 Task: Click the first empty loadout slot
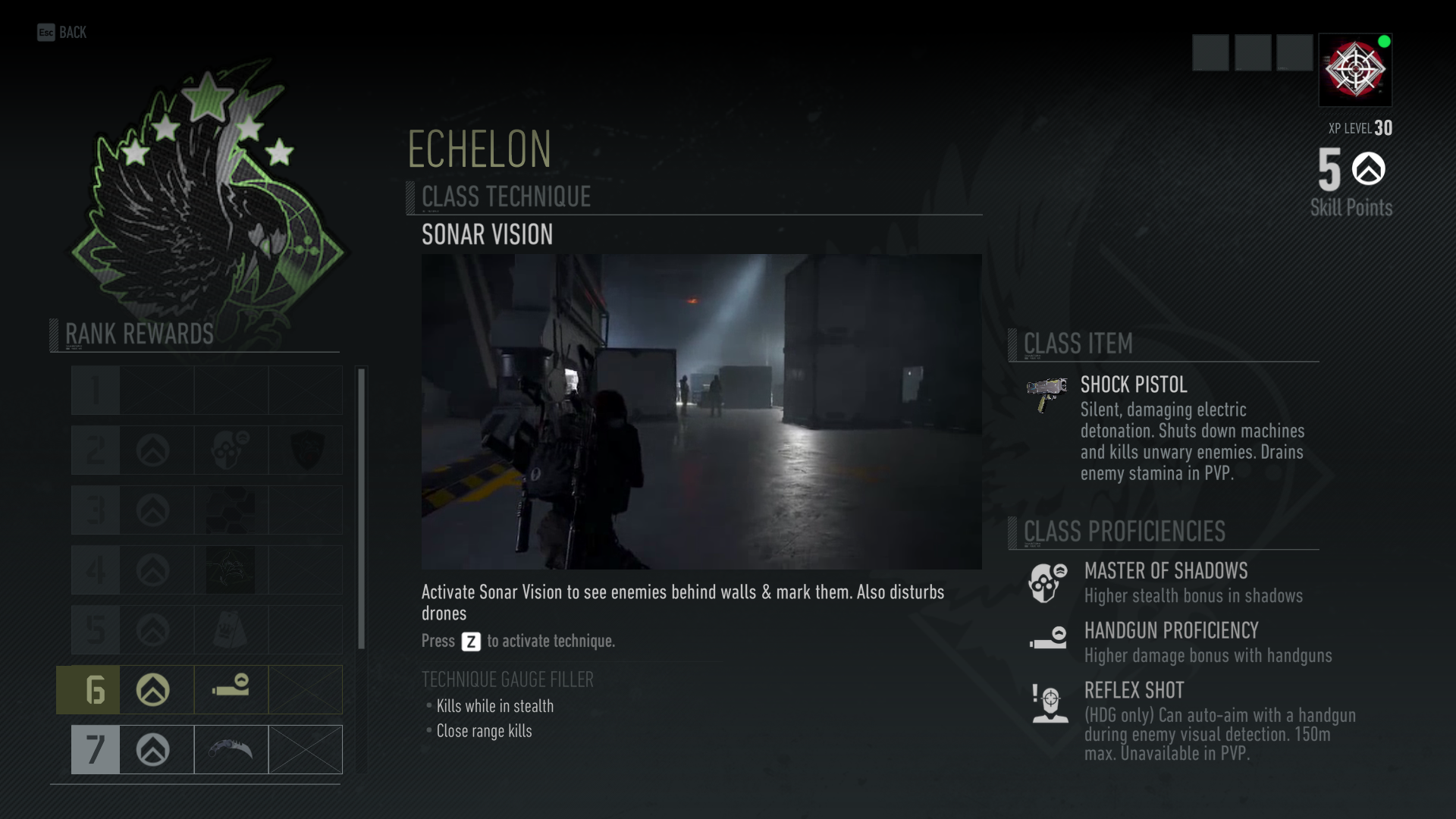(x=1211, y=53)
